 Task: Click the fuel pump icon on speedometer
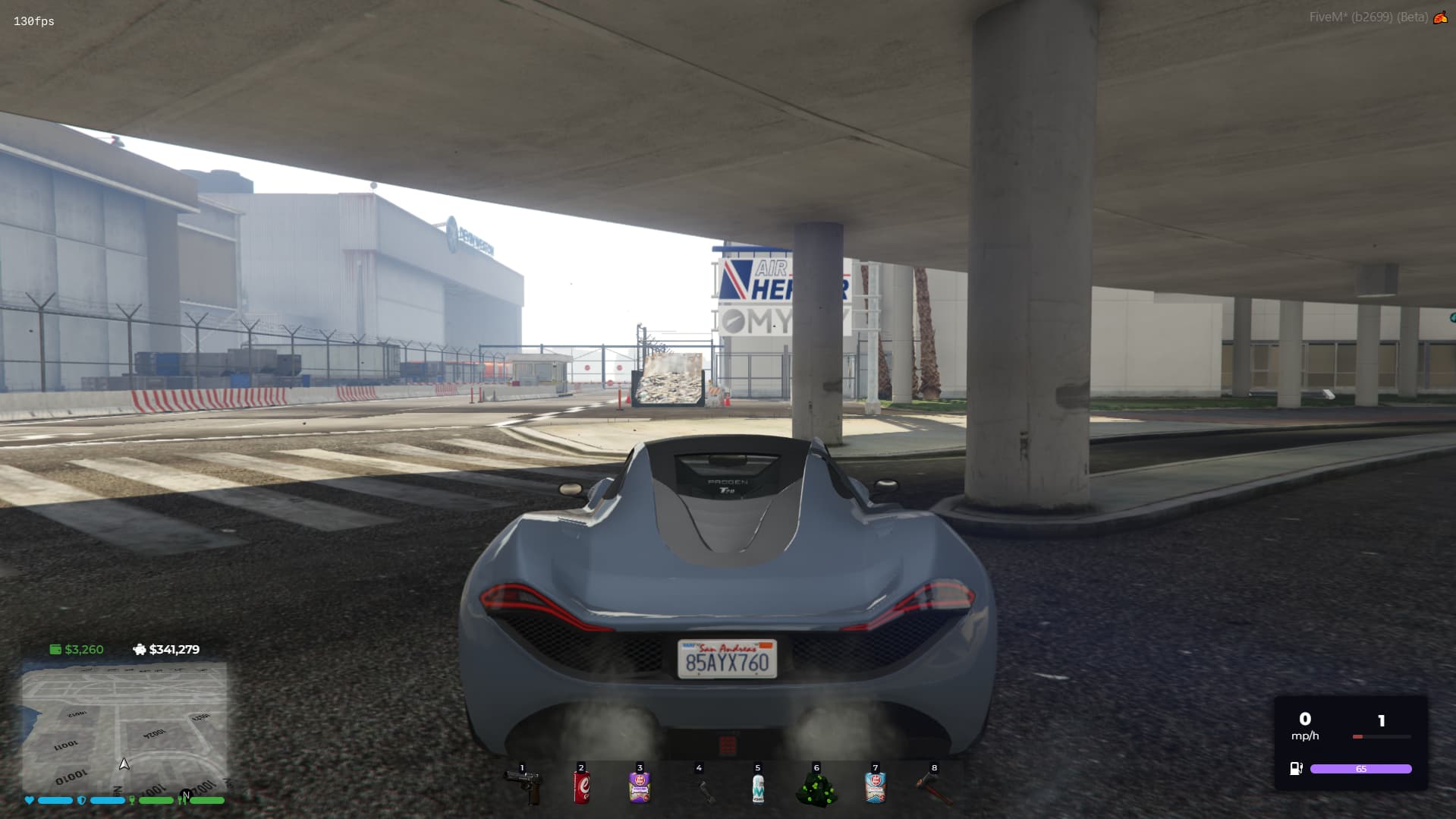point(1294,768)
